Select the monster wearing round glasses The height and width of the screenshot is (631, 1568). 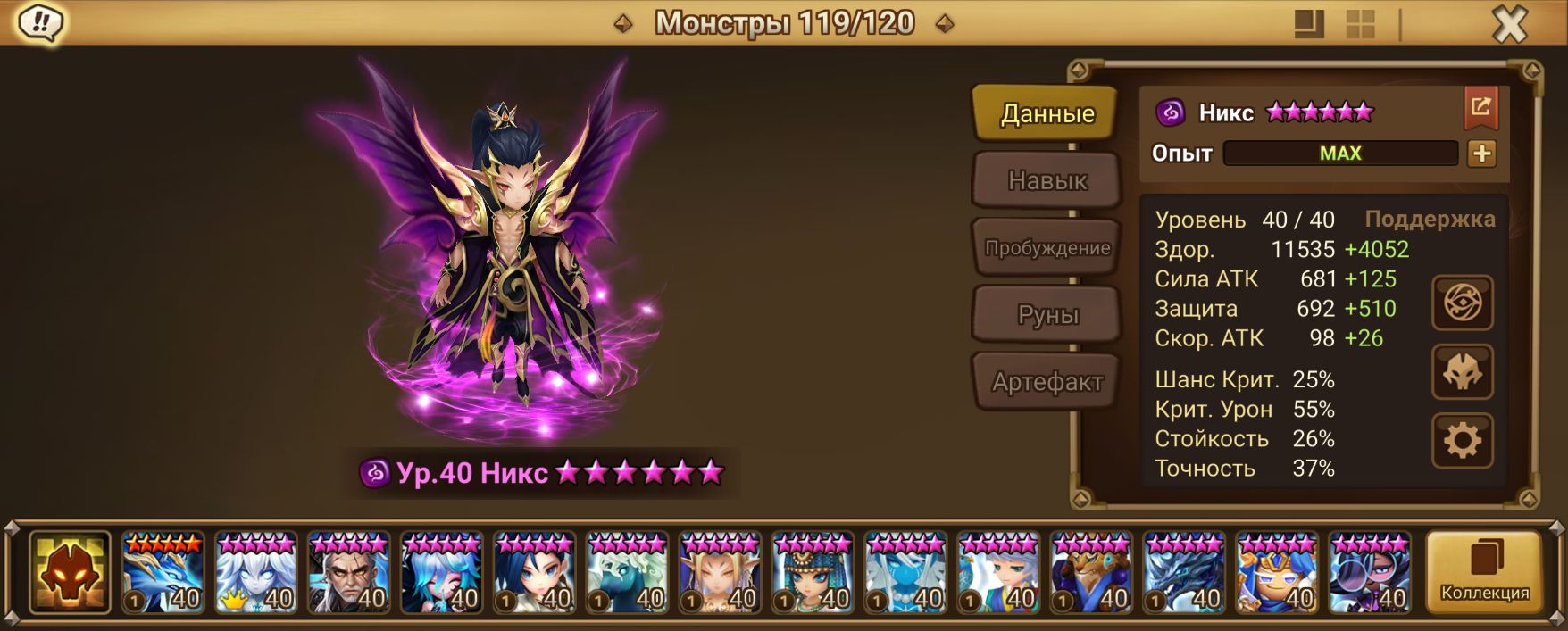click(1370, 573)
